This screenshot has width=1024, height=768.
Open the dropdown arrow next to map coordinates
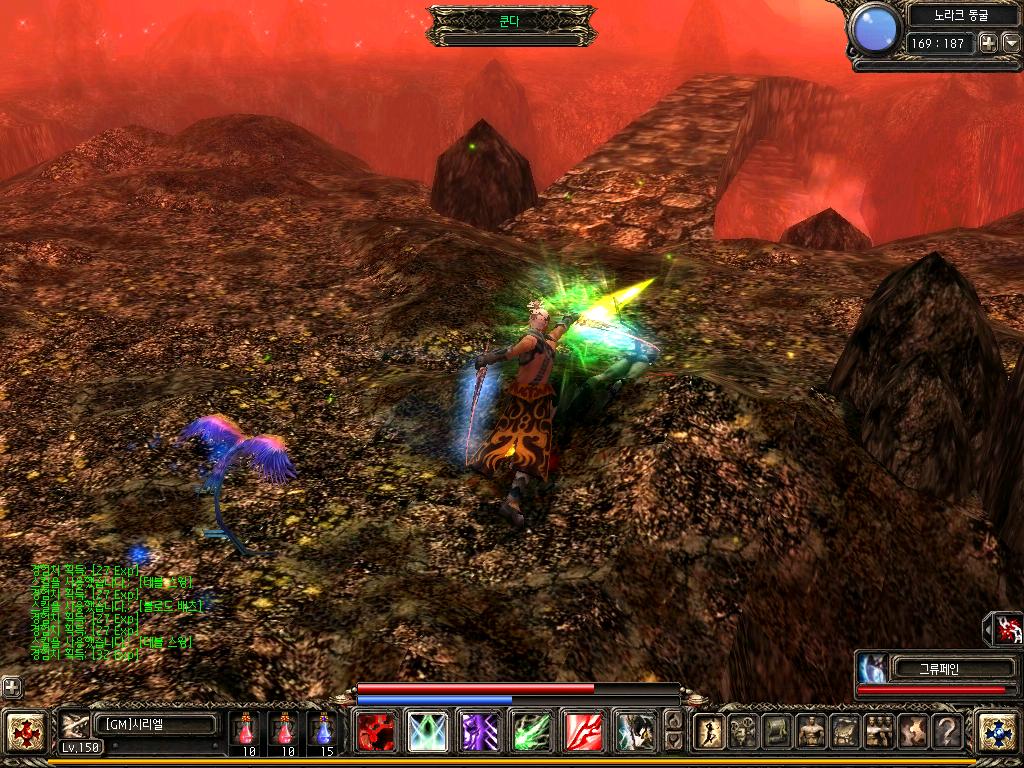(1010, 43)
